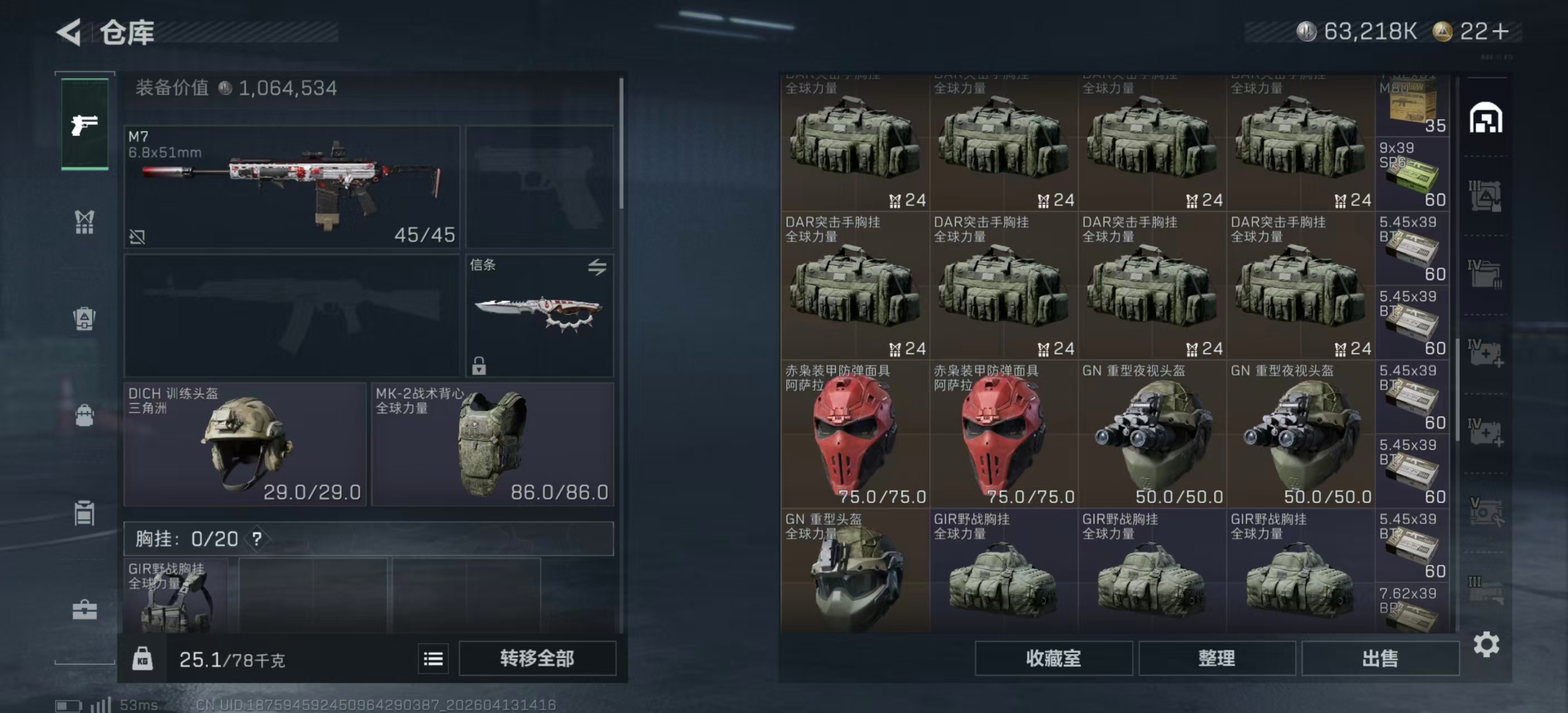Viewport: 1568px width, 713px height.
Task: Switch to the pistol weapons tab
Action: [x=85, y=125]
